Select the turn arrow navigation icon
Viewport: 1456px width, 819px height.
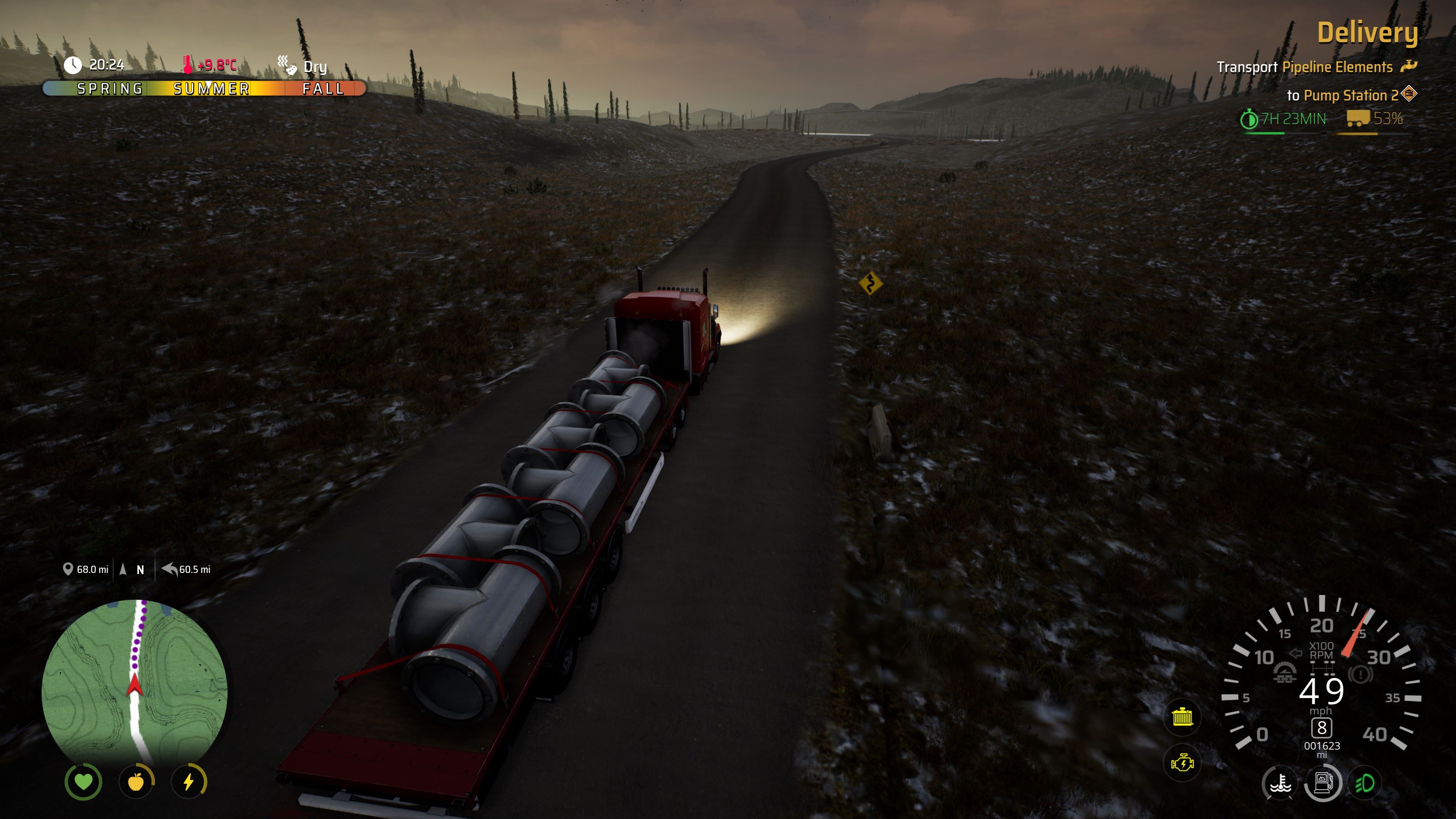(x=169, y=569)
